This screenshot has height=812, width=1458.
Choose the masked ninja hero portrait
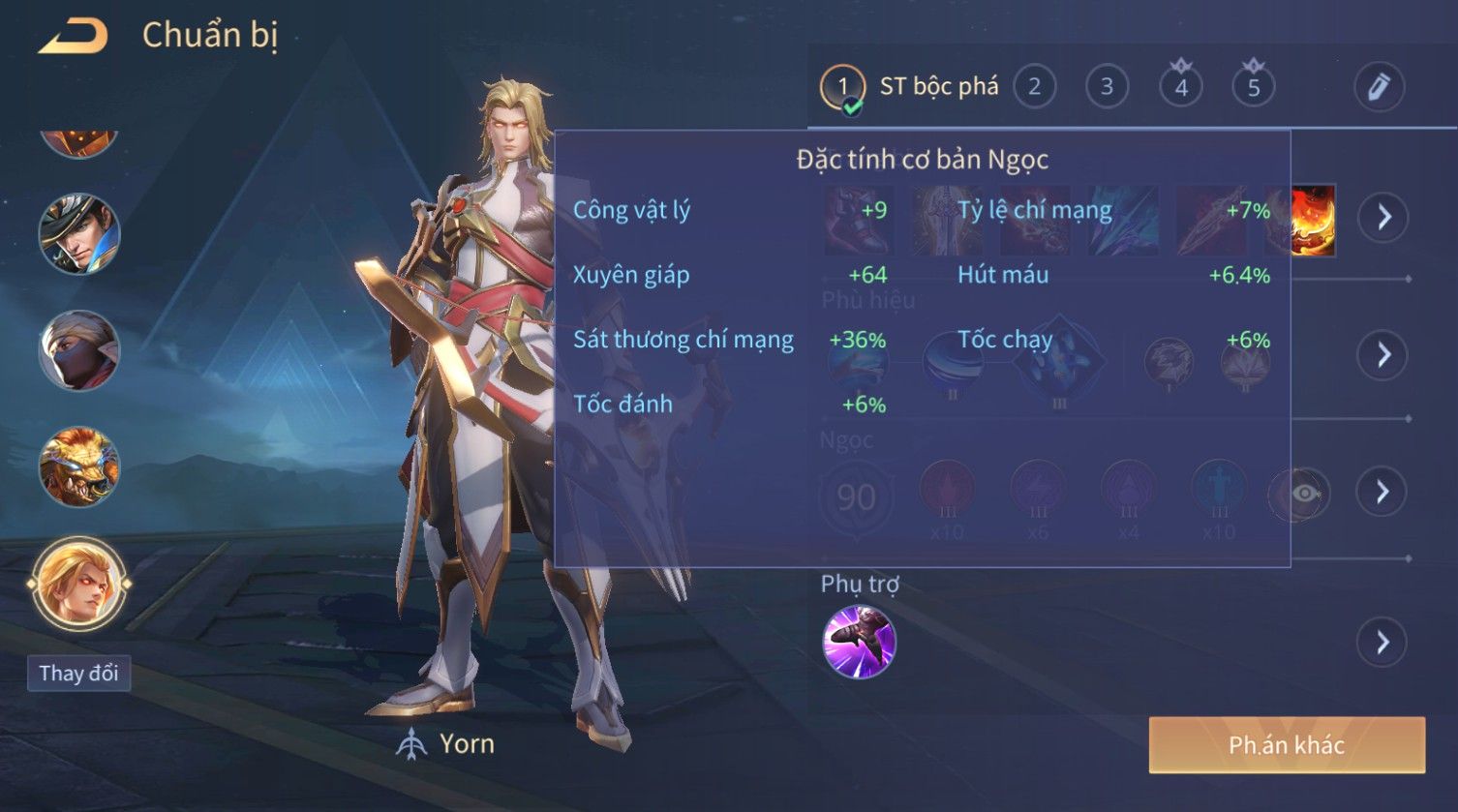tap(79, 350)
